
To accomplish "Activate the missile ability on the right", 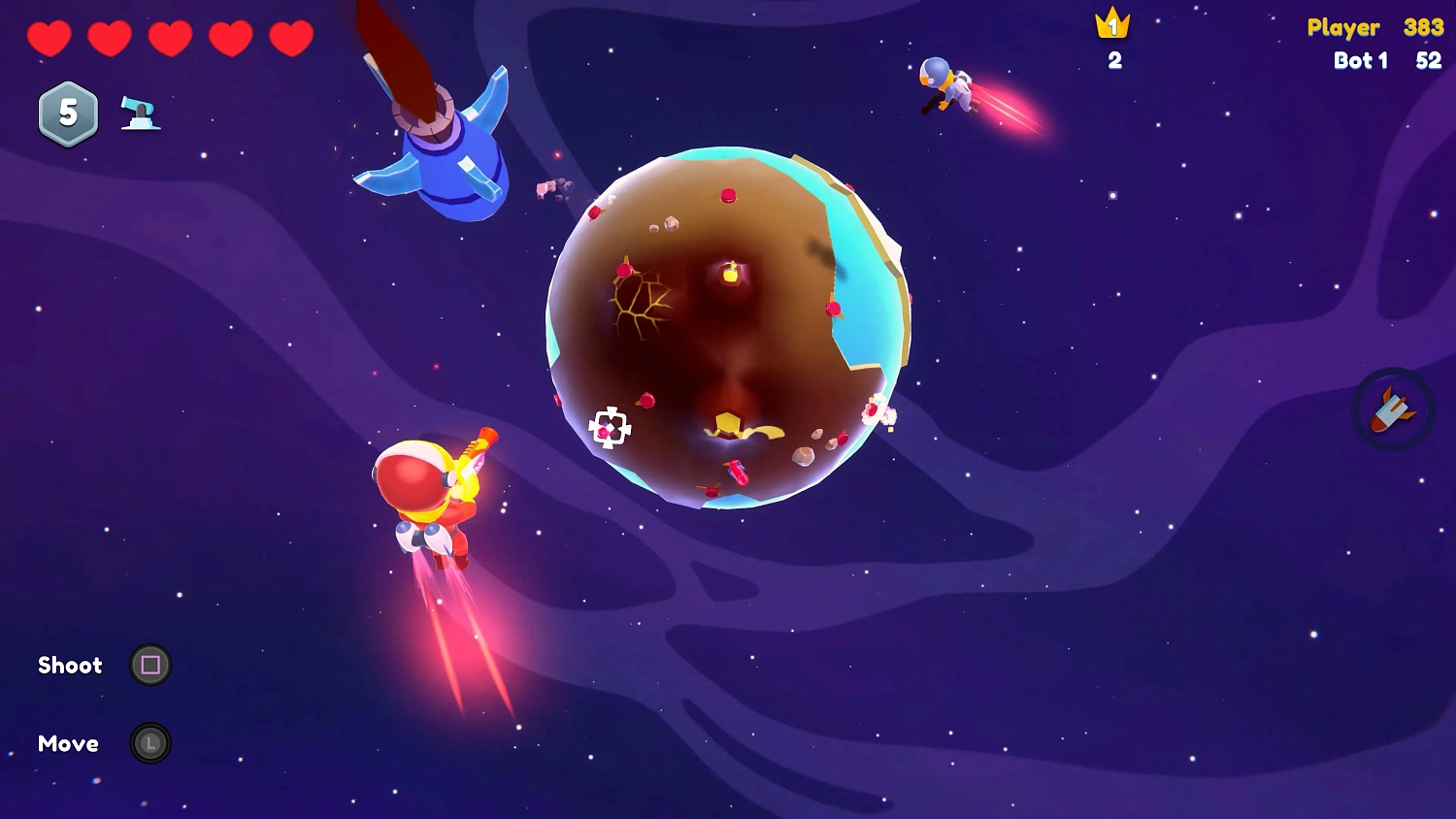I will 1392,409.
